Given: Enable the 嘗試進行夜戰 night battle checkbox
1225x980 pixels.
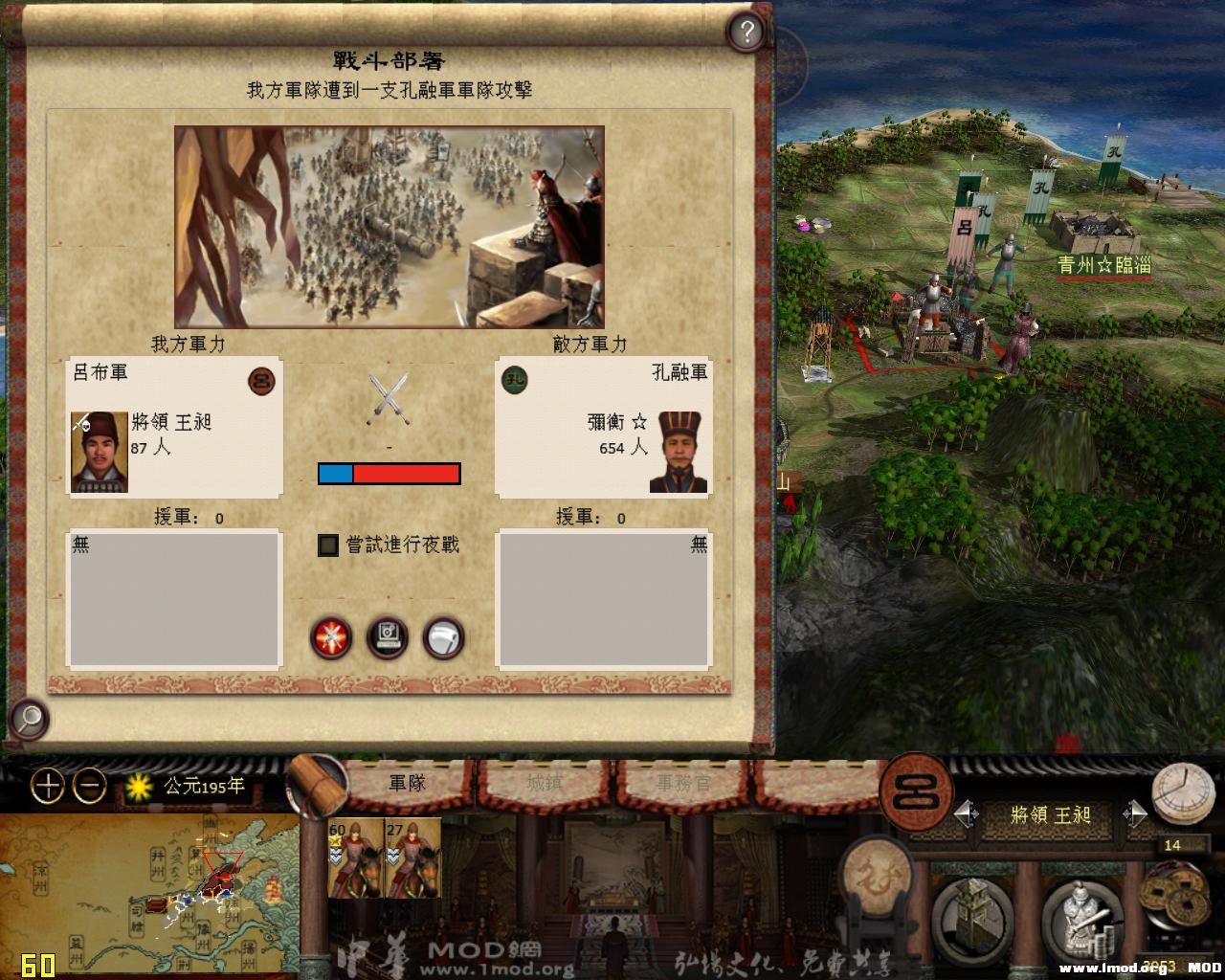Looking at the screenshot, I should pos(328,545).
